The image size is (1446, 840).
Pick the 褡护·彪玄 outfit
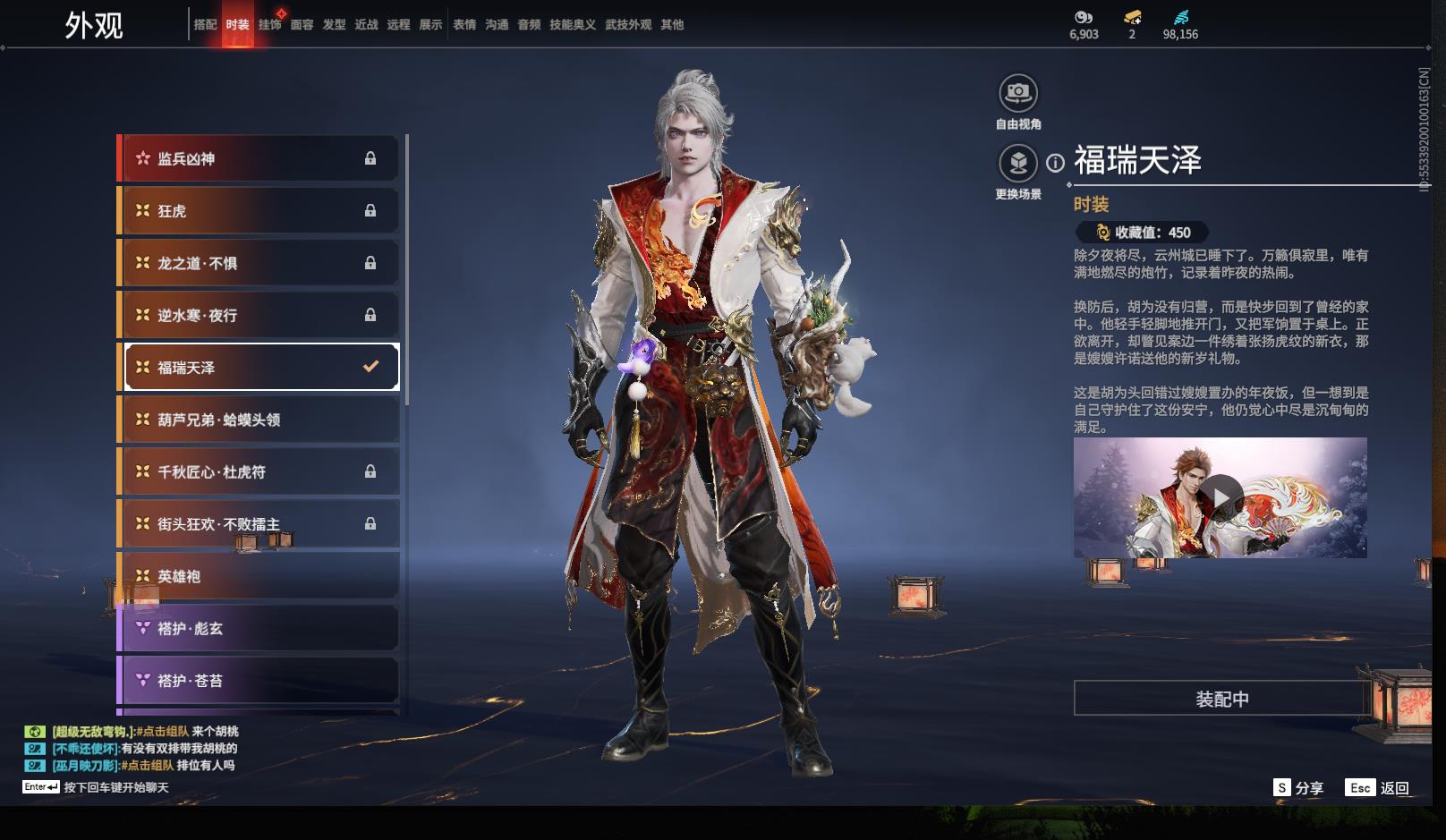pos(259,628)
